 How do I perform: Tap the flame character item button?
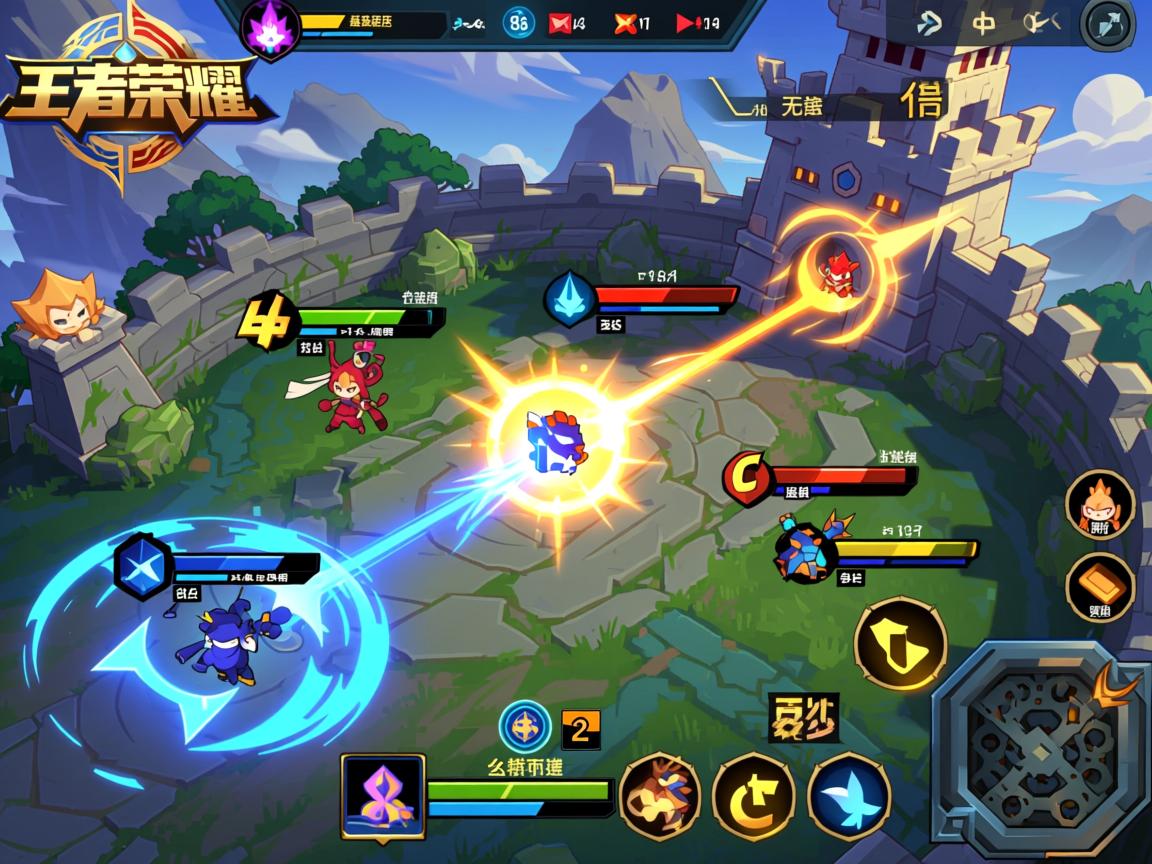point(1100,505)
